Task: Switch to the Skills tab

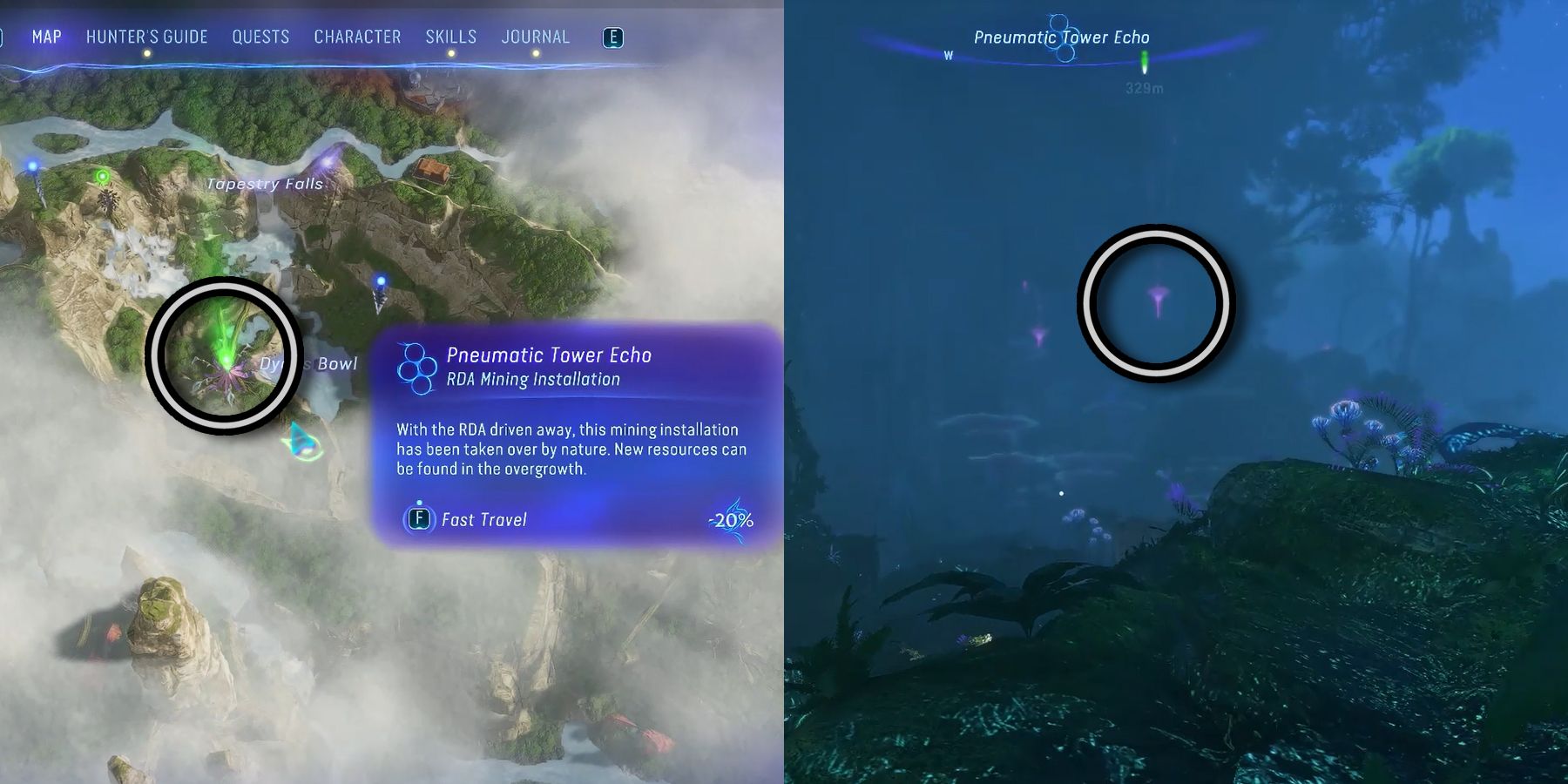Action: tap(450, 37)
